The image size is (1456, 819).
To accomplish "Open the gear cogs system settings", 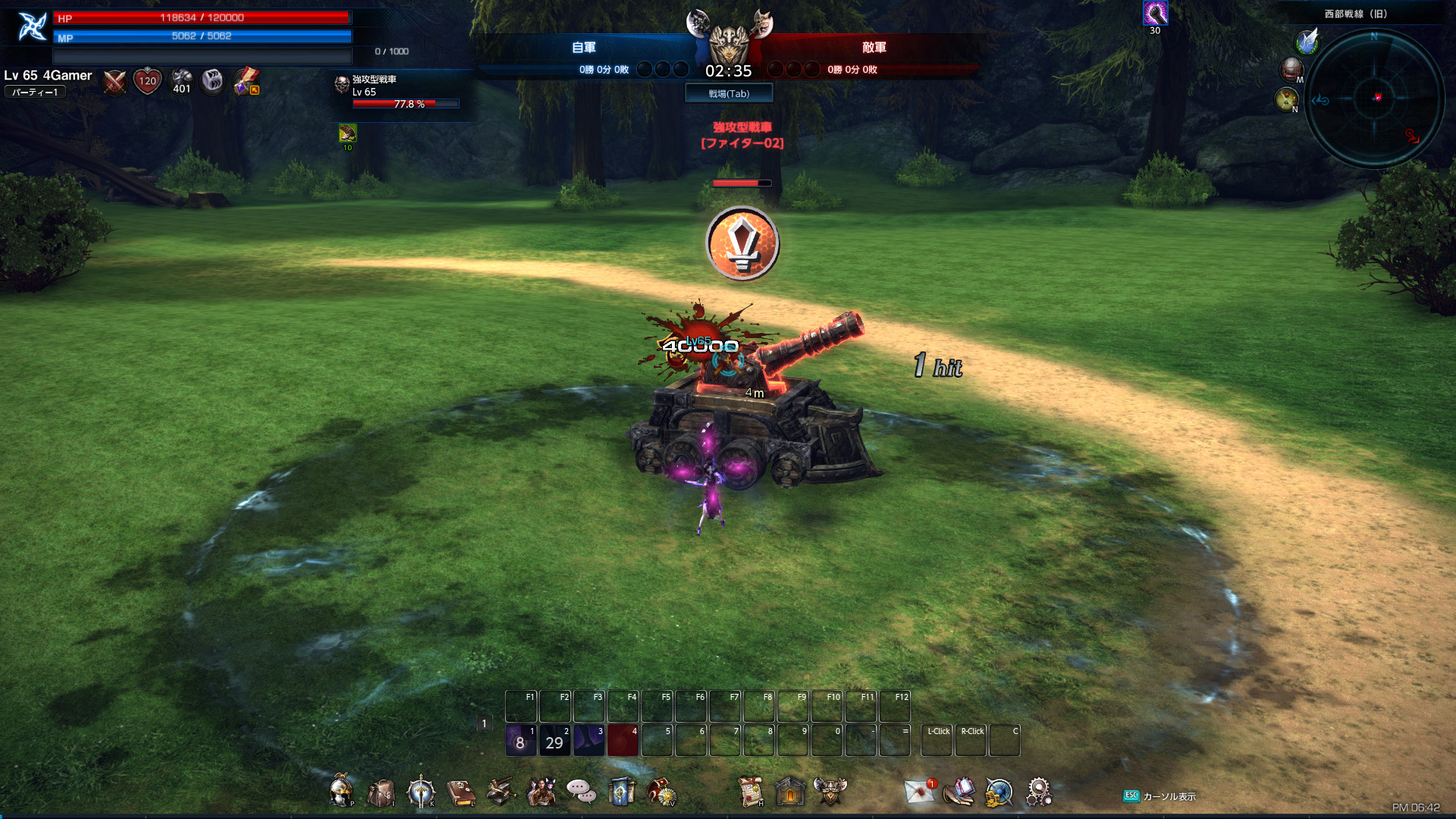I will coord(1039,792).
